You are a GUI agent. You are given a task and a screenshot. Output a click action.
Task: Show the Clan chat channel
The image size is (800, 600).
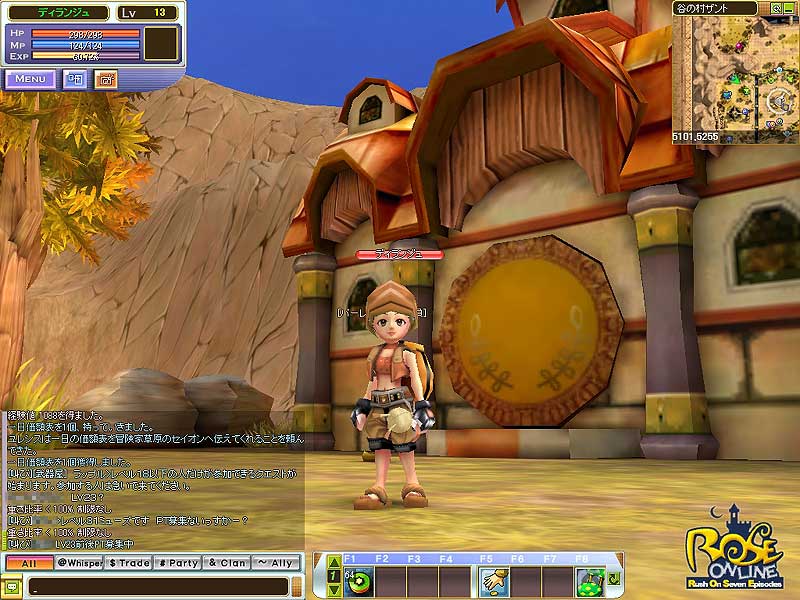227,564
